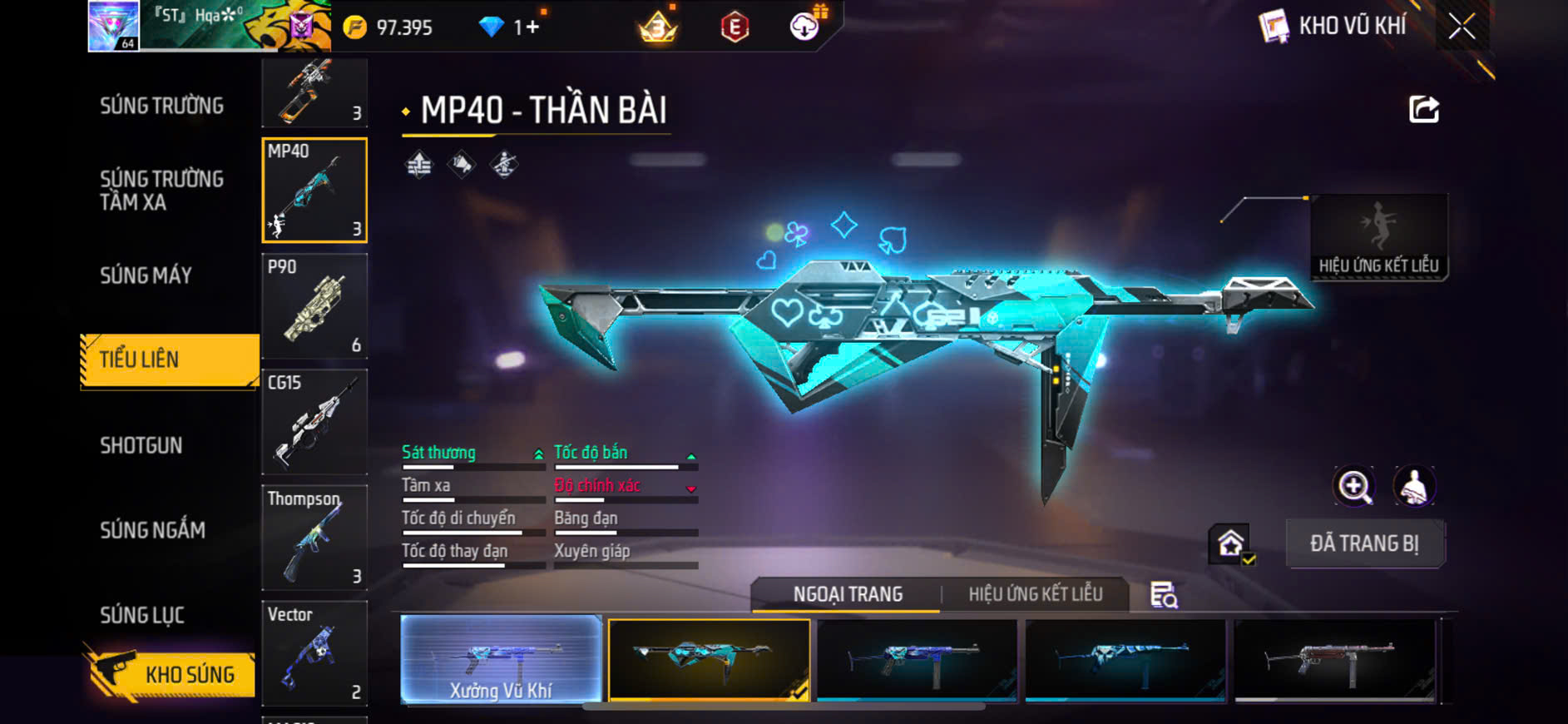Viewport: 1568px width, 724px height.
Task: Select the P90 weapon slot
Action: pos(314,306)
